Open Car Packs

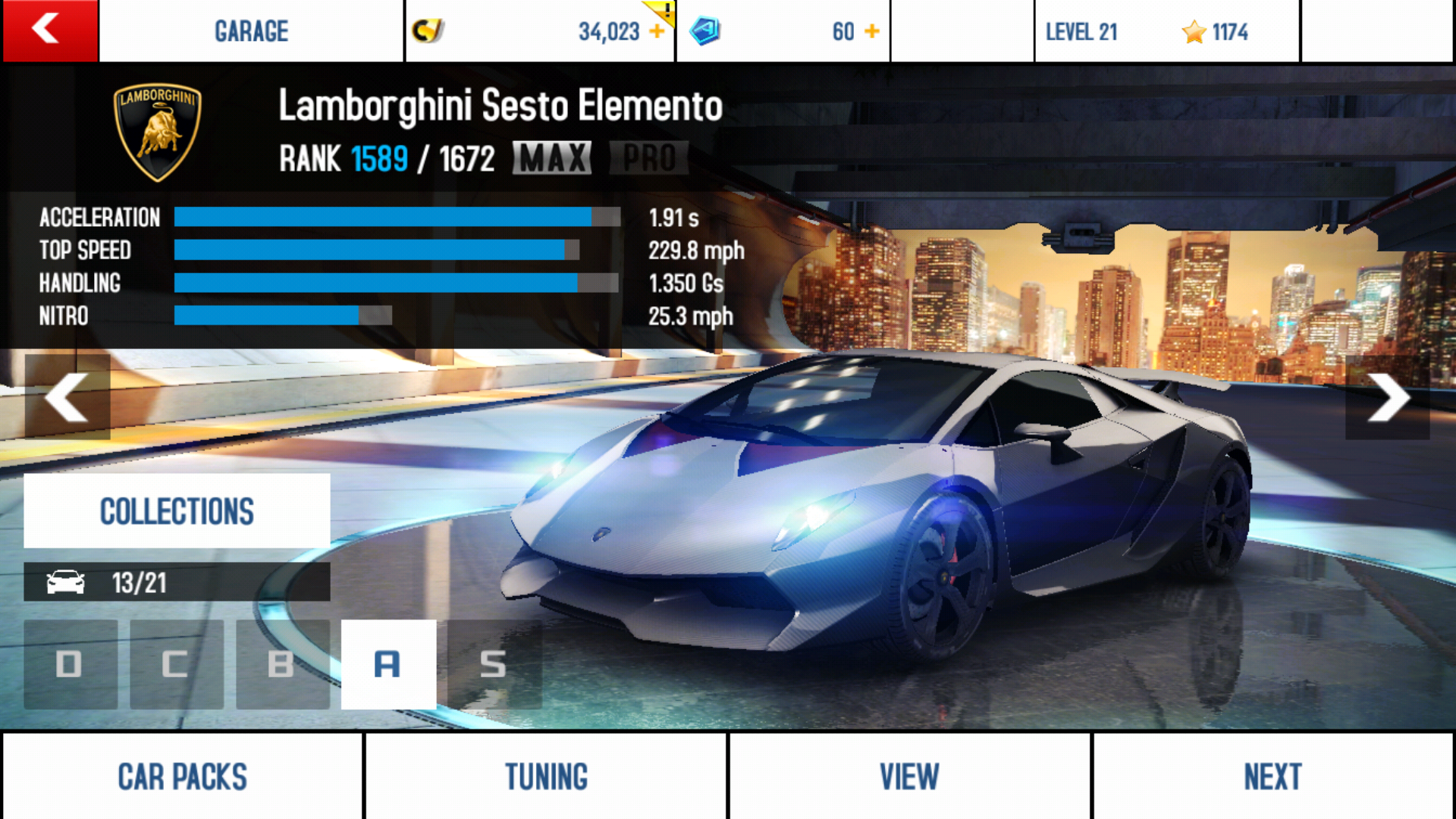182,777
